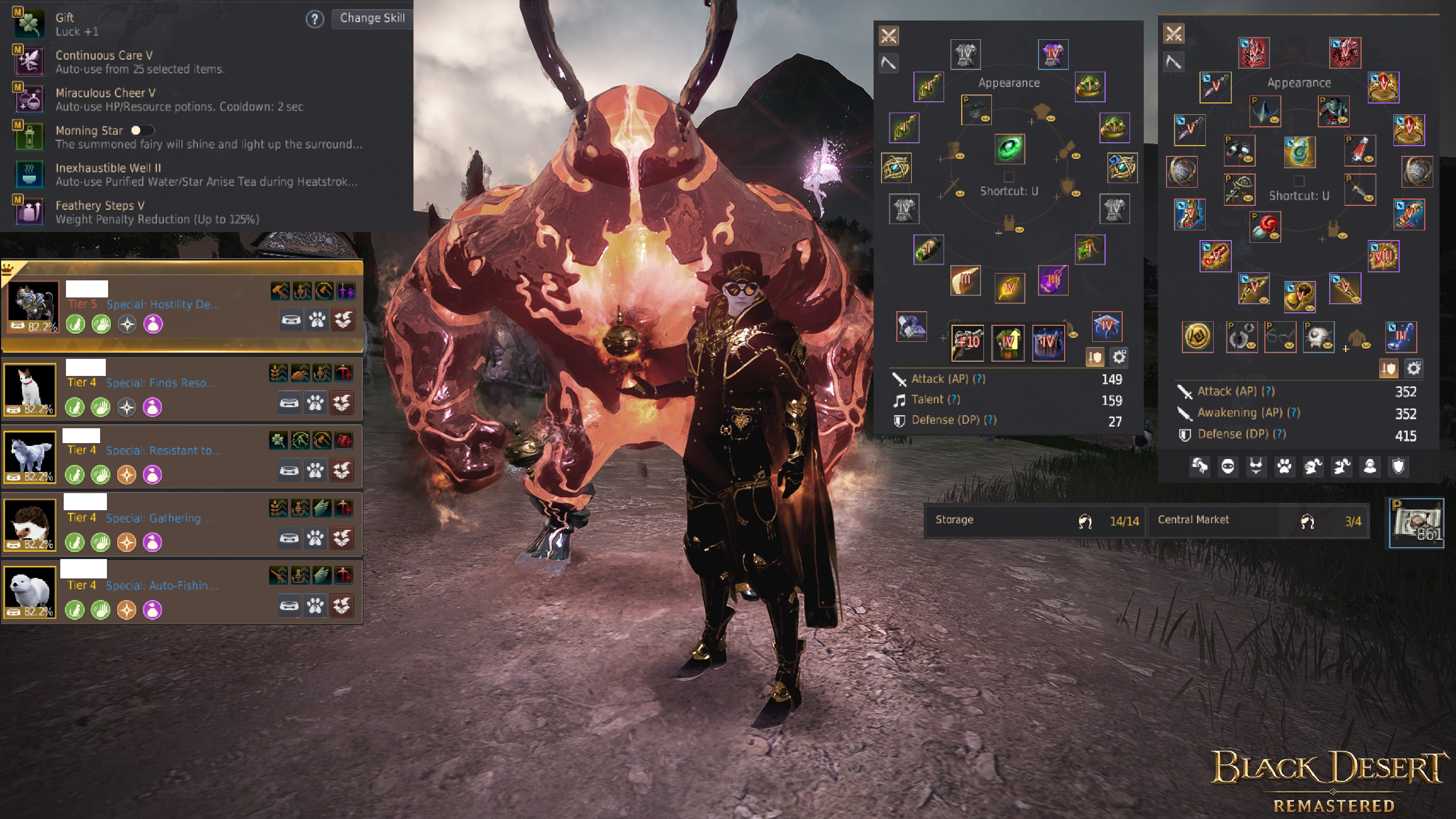Open the fairy skill help question mark

point(315,19)
